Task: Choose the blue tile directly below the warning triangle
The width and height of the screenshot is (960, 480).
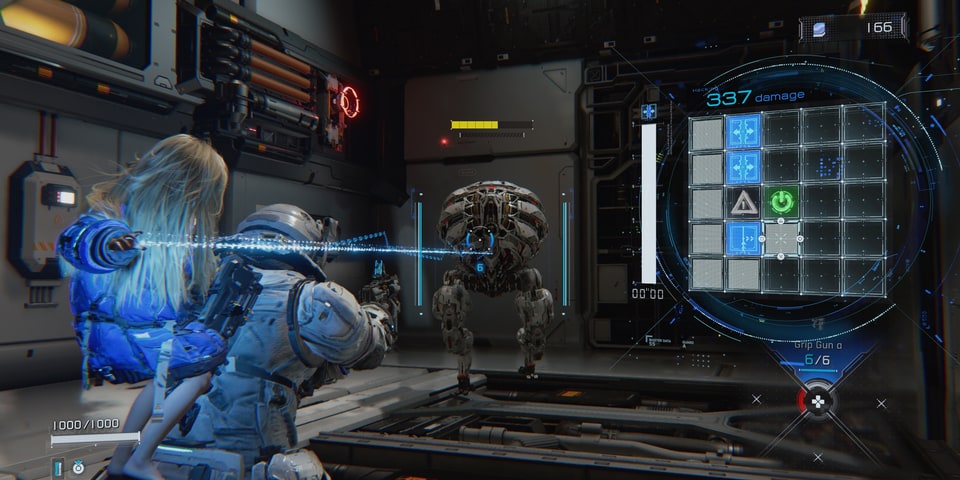Action: point(743,238)
